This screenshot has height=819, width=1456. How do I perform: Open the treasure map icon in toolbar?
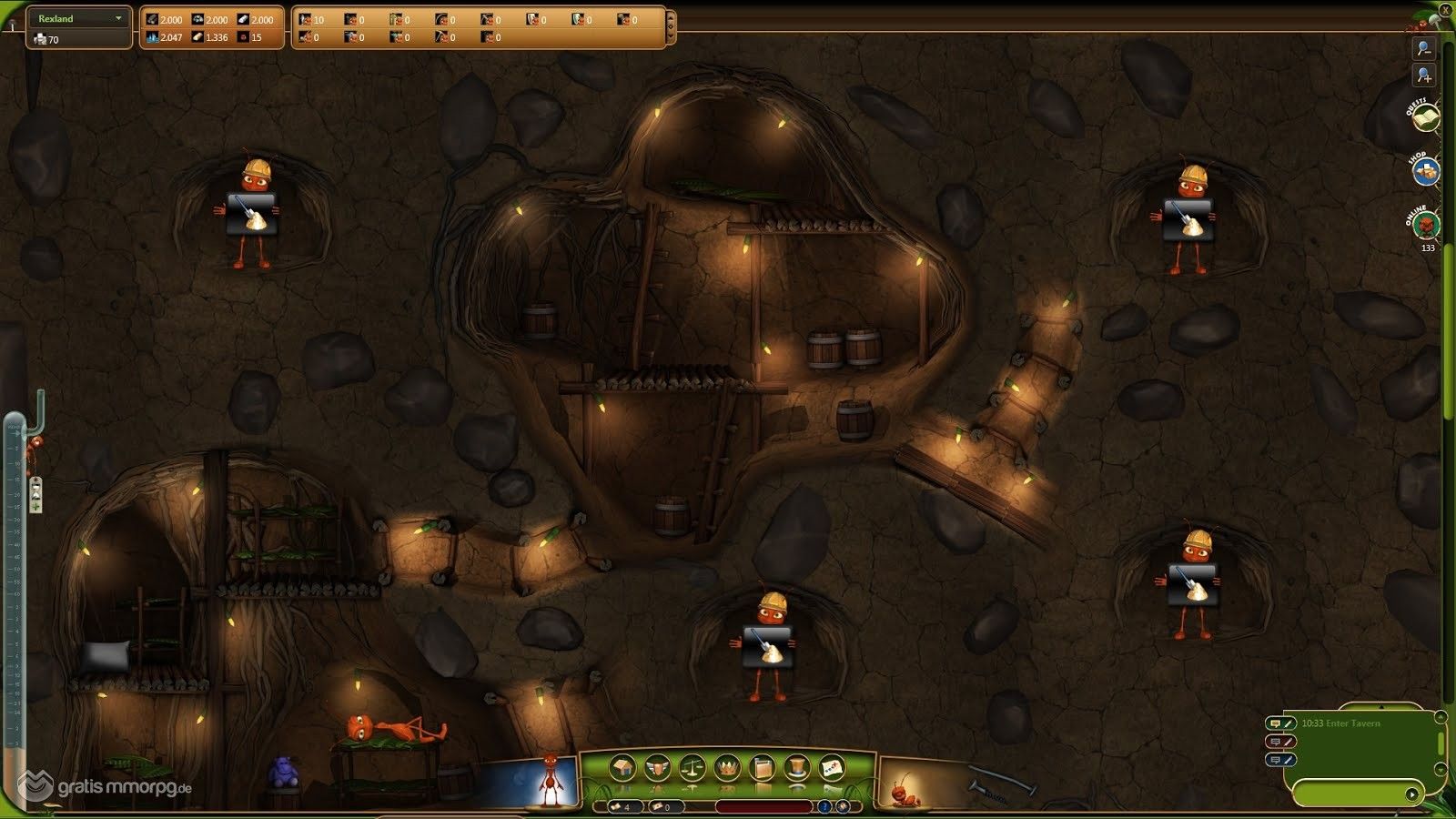point(831,769)
